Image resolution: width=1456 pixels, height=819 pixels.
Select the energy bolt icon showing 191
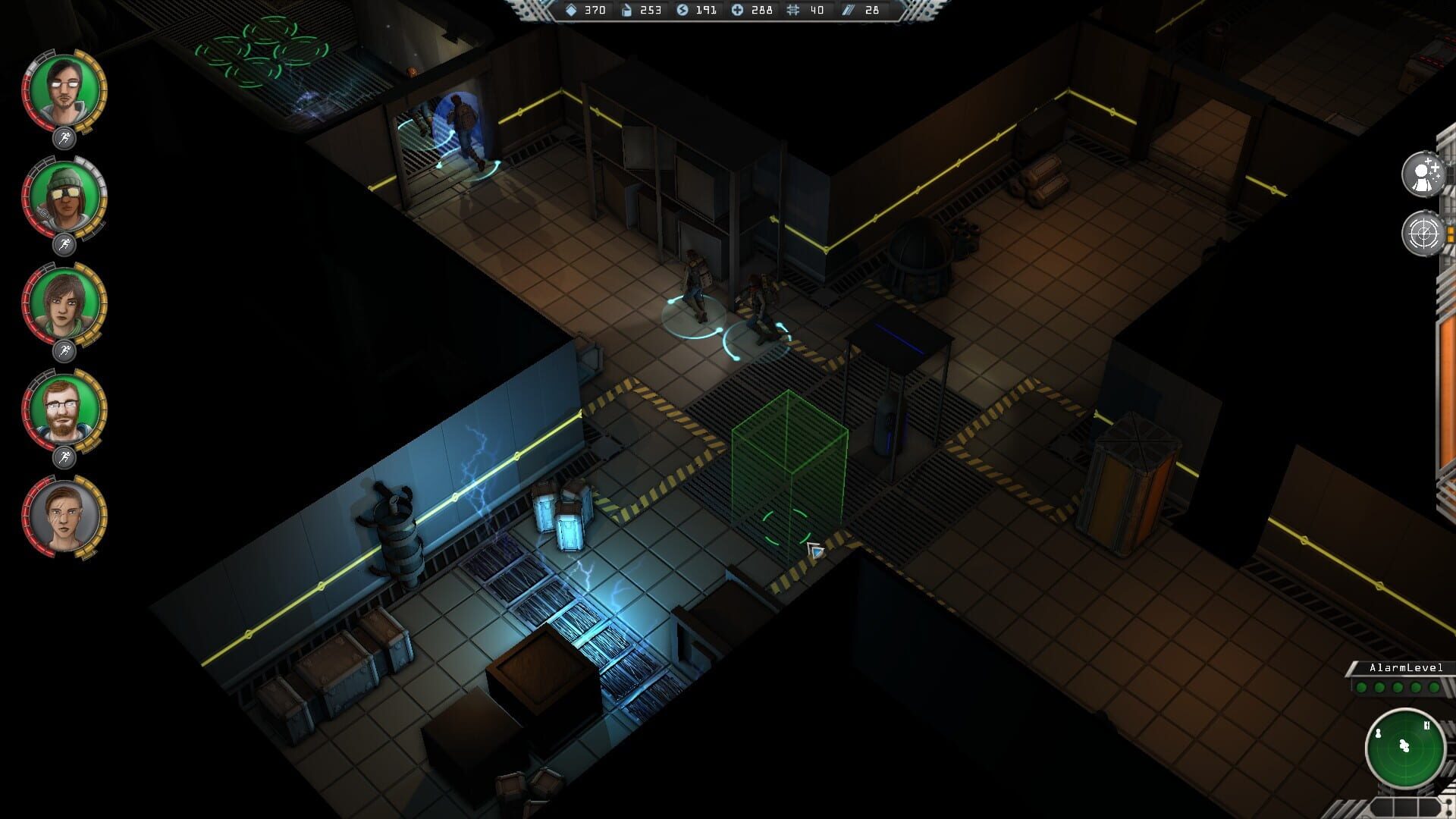coord(682,11)
